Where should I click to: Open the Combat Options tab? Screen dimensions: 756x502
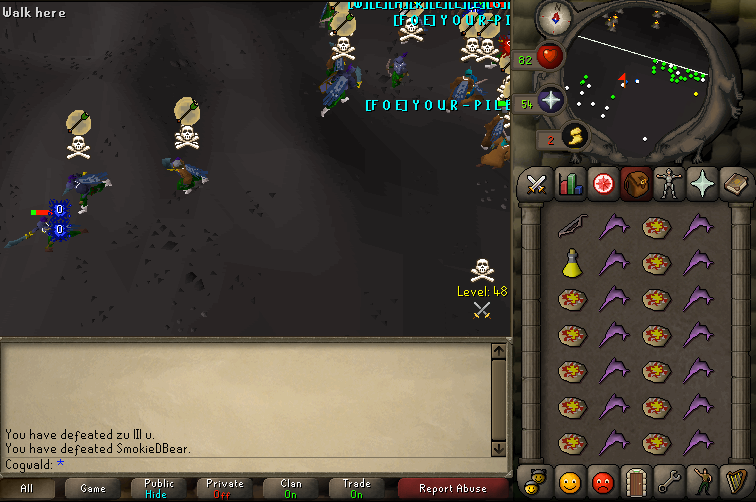tap(537, 184)
